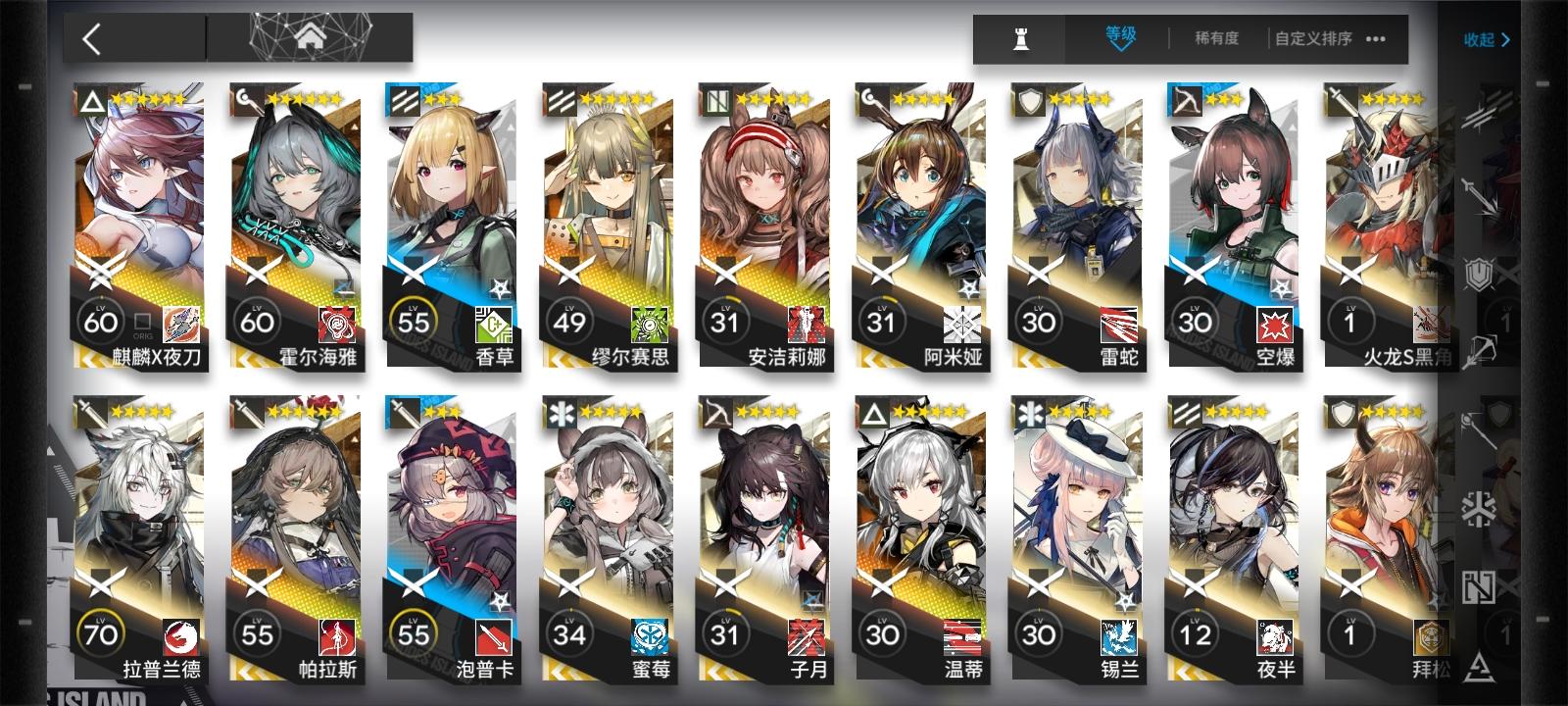Click the rook tower icon in the sort bar
The width and height of the screenshot is (1568, 706).
point(1022,39)
